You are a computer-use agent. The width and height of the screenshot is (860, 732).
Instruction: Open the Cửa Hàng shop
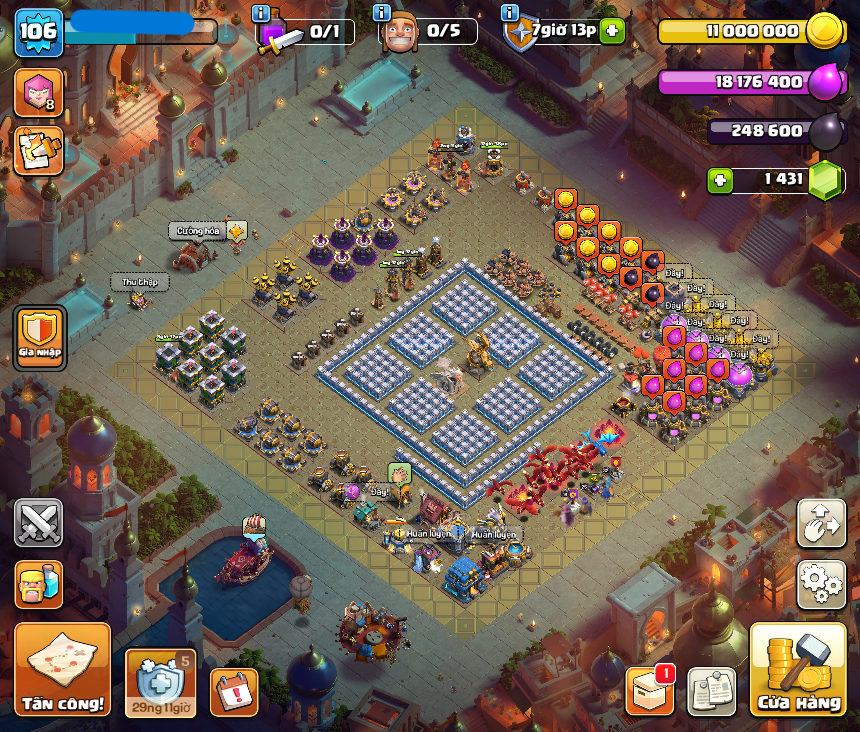click(798, 670)
